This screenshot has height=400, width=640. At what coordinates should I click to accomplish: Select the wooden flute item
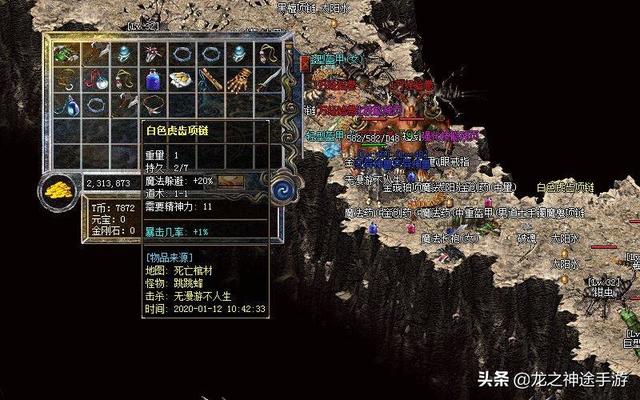pyautogui.click(x=211, y=79)
